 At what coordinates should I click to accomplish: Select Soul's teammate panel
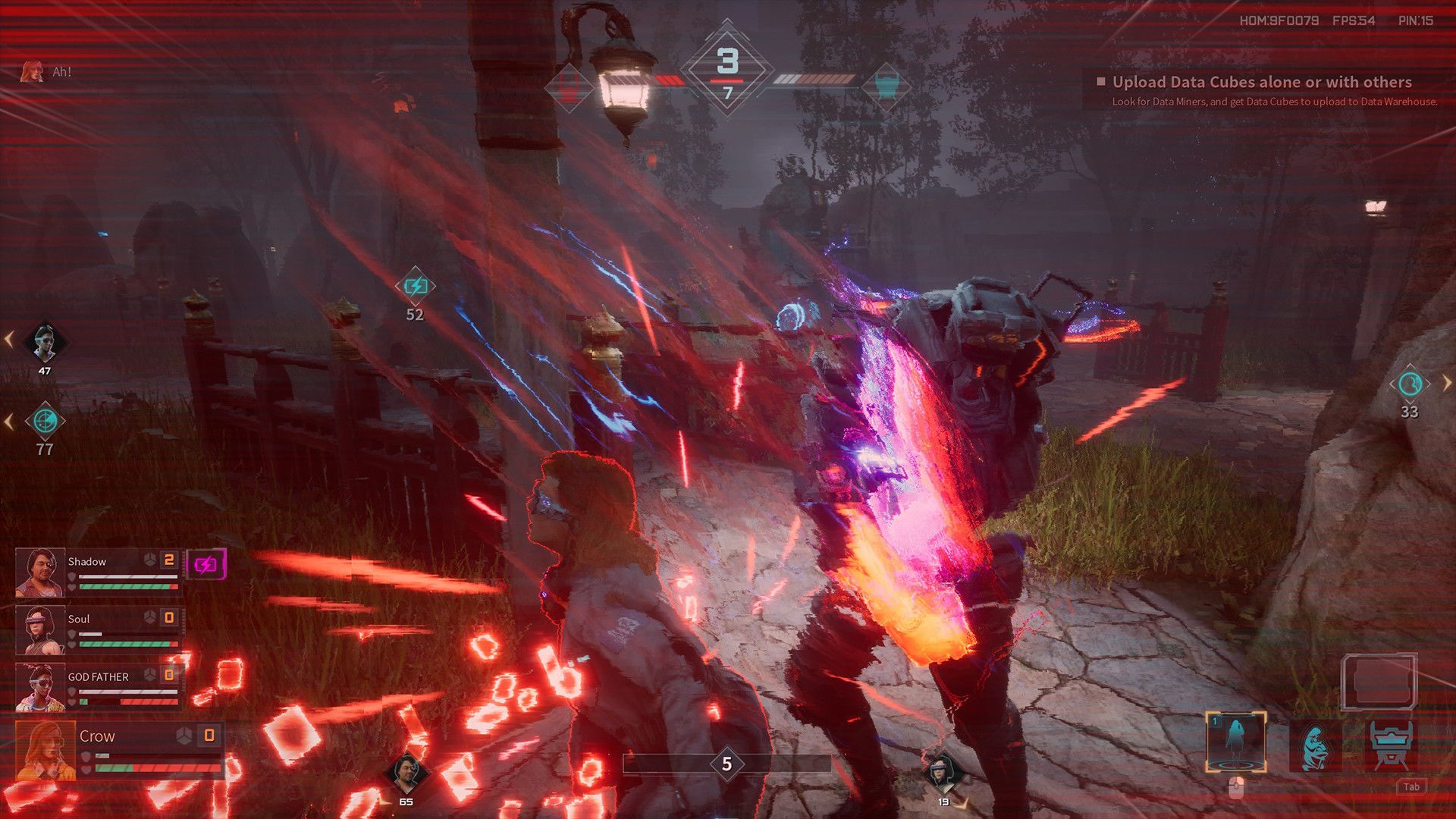[x=99, y=630]
